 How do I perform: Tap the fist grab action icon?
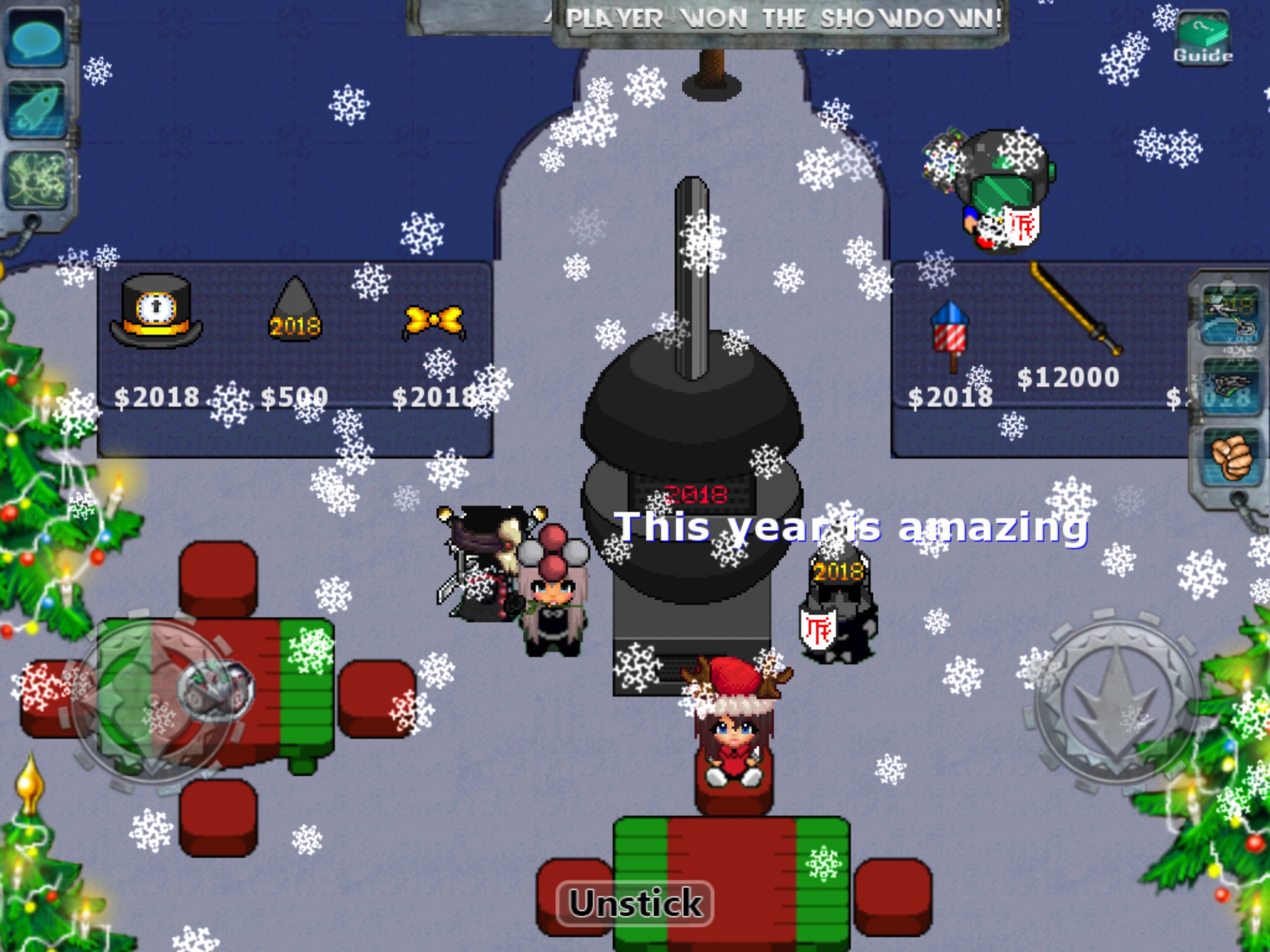tap(1230, 457)
